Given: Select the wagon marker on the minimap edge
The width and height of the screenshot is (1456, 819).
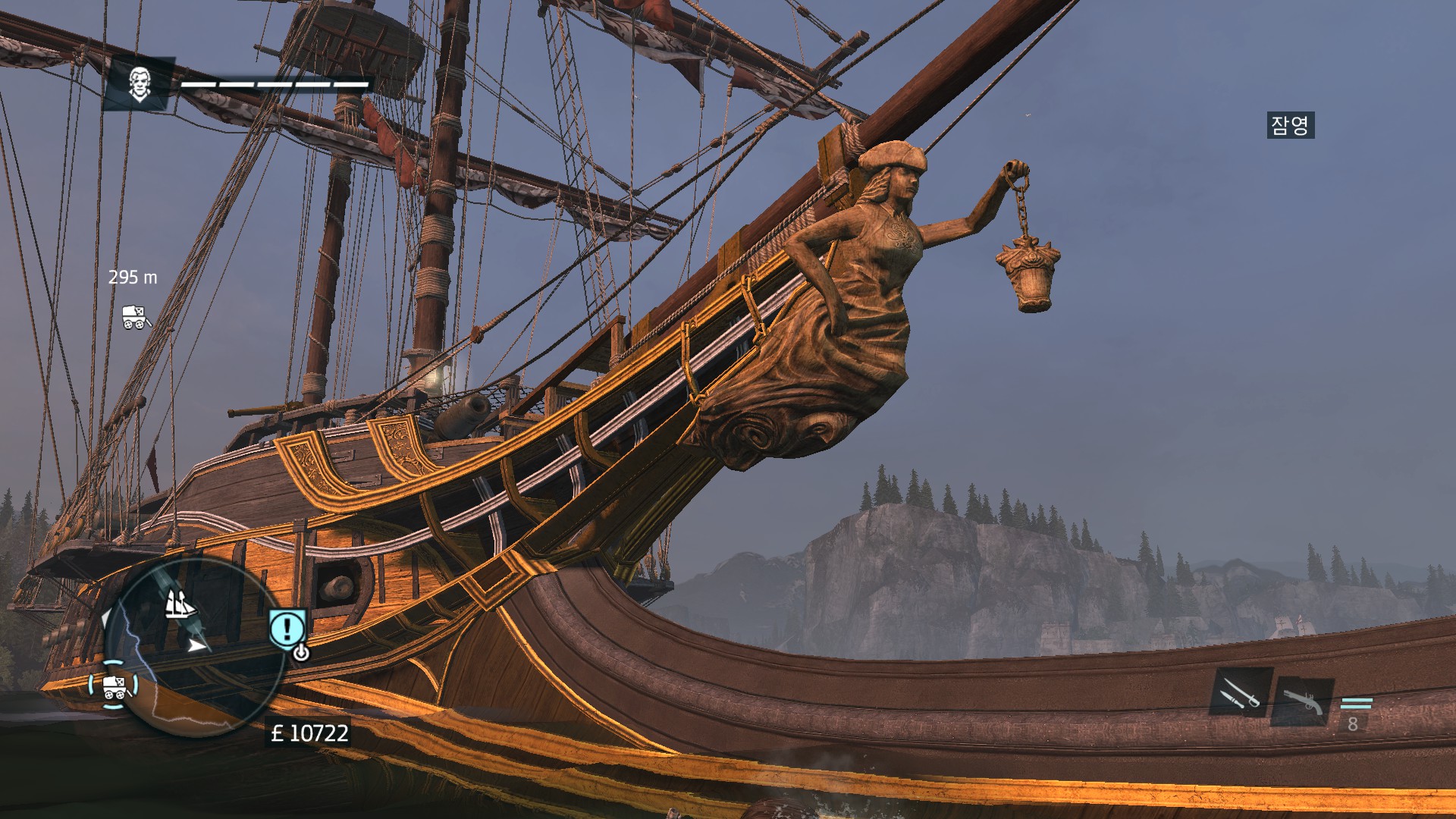Looking at the screenshot, I should click(x=114, y=686).
